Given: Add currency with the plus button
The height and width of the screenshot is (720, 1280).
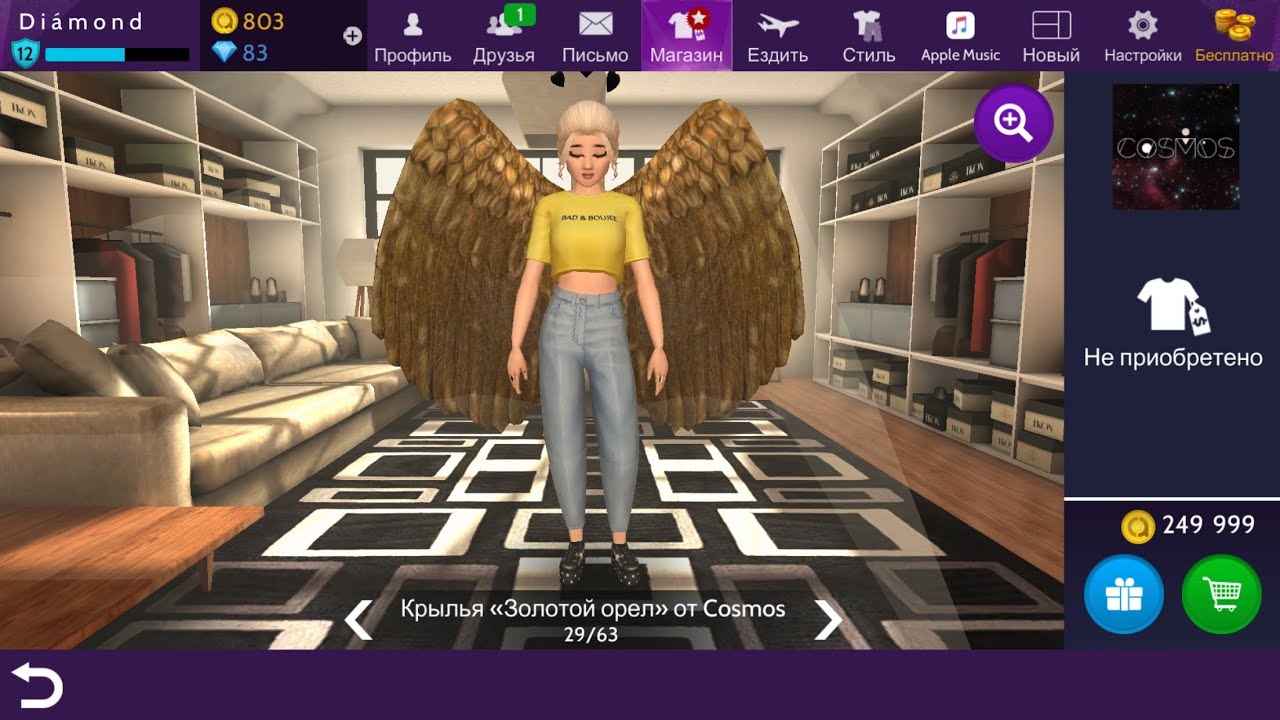Looking at the screenshot, I should pyautogui.click(x=352, y=36).
